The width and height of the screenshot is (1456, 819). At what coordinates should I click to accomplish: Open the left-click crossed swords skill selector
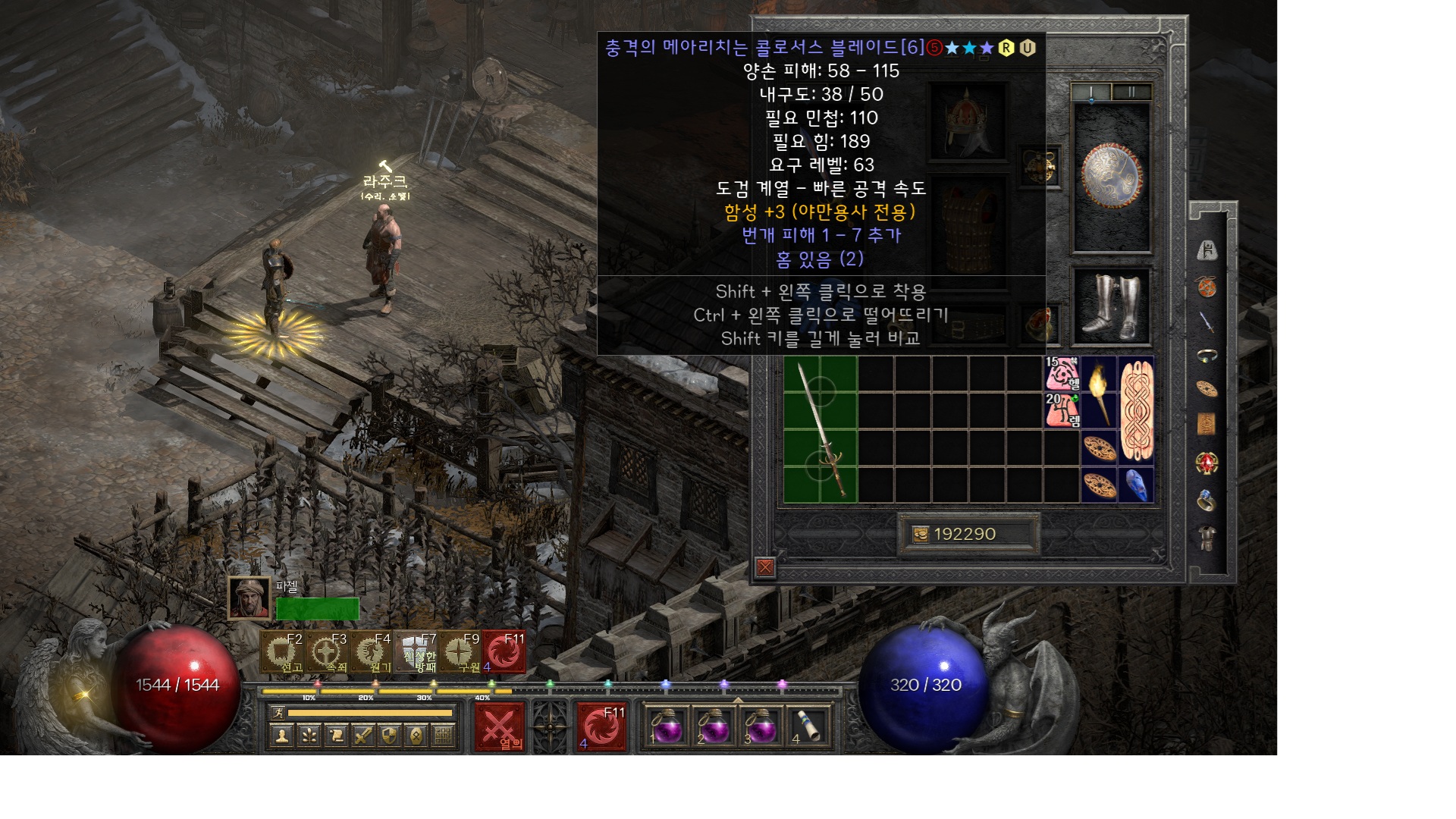click(x=499, y=728)
